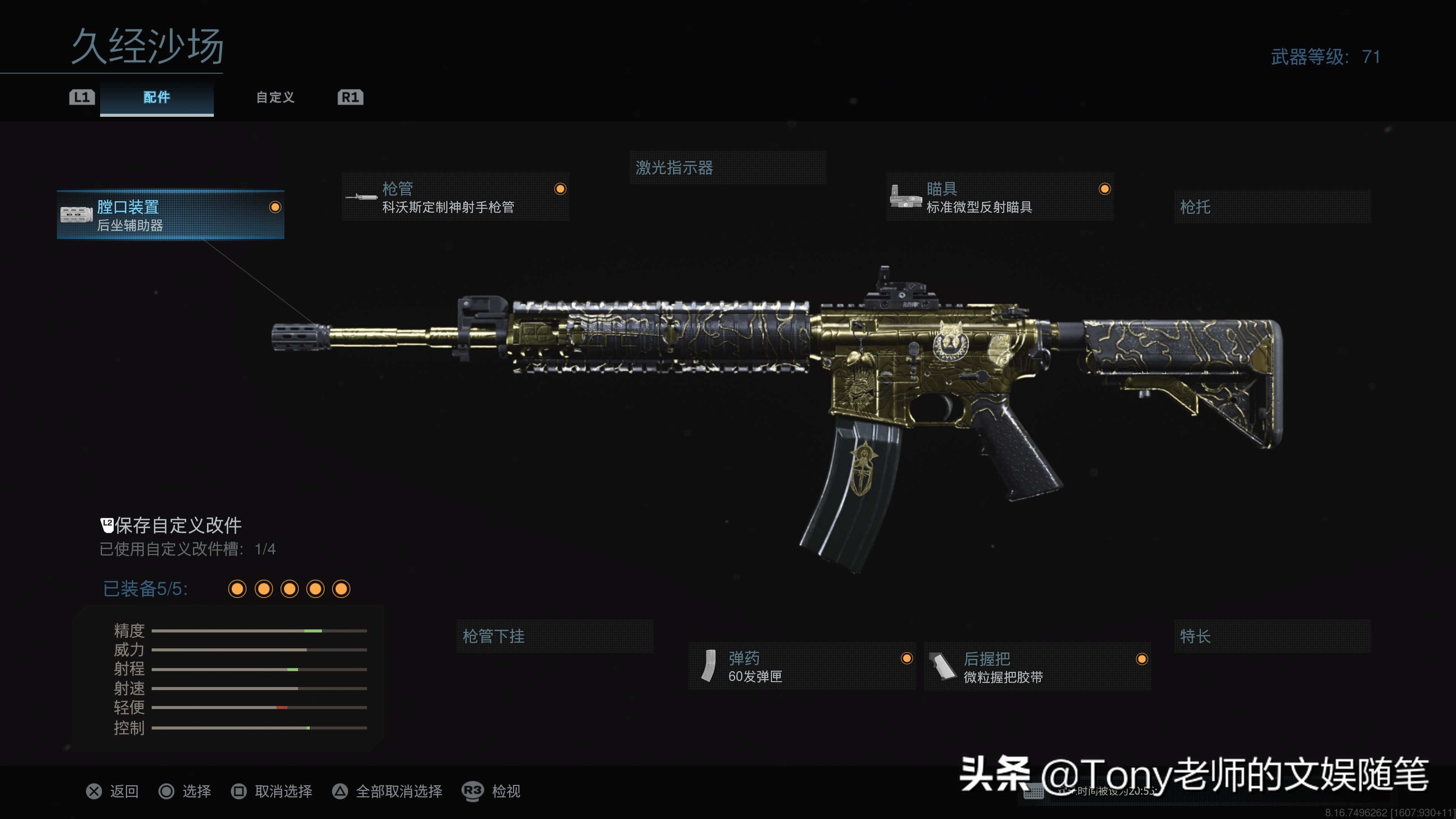1456x819 pixels.
Task: Select the 弹药 60发弹匣 ammunition slot
Action: tap(802, 667)
